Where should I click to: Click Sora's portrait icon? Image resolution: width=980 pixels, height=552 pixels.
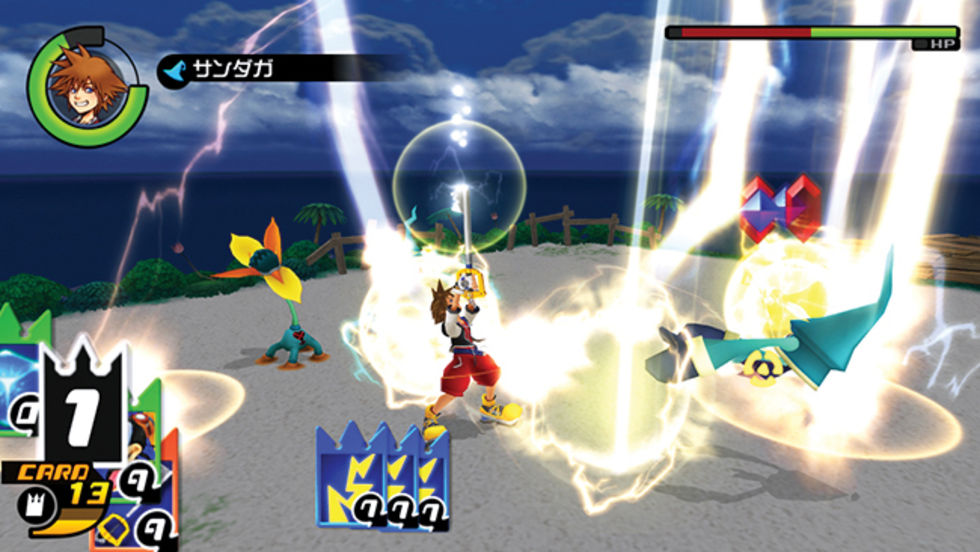click(87, 86)
